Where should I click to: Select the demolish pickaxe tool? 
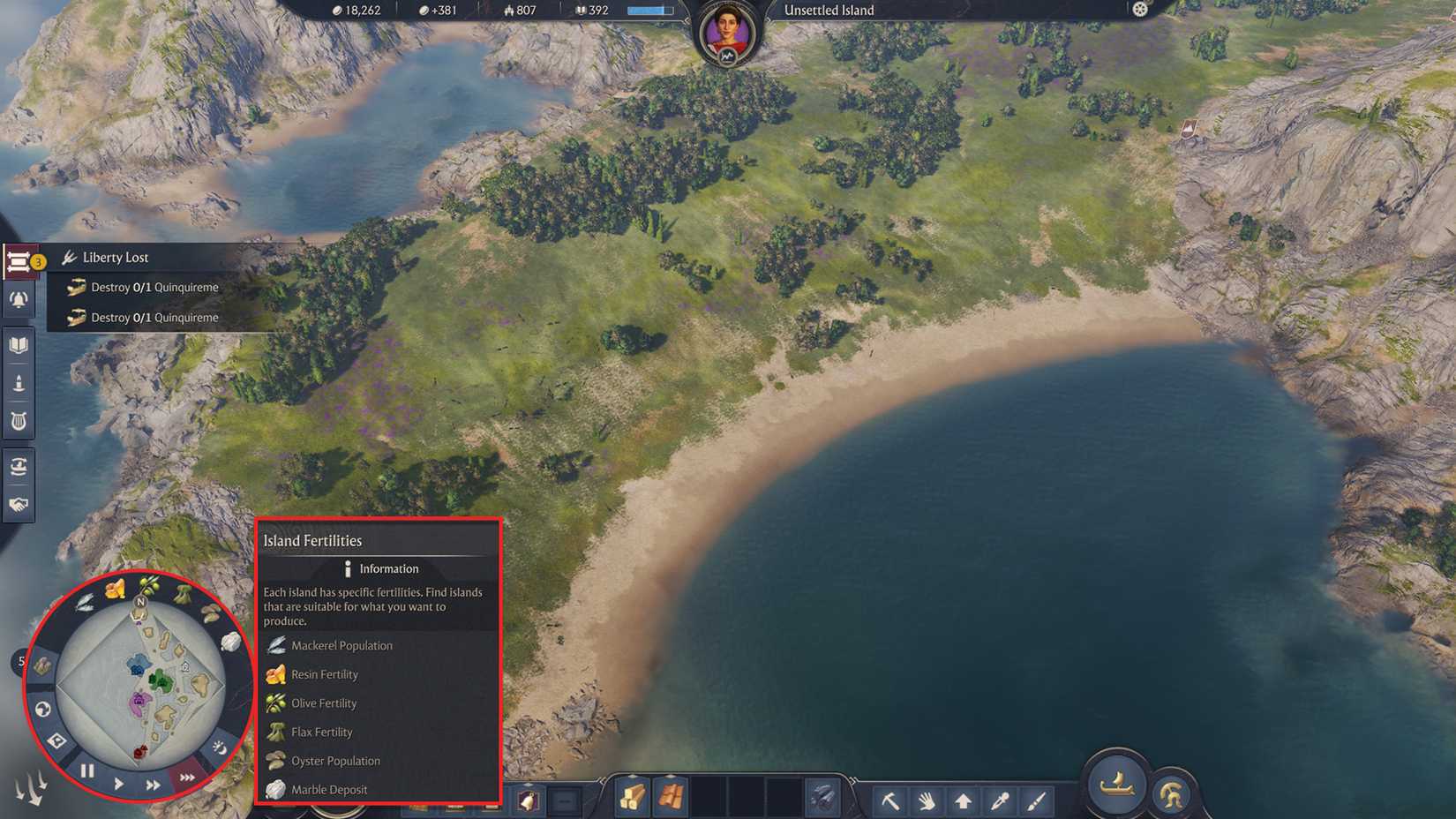click(890, 799)
